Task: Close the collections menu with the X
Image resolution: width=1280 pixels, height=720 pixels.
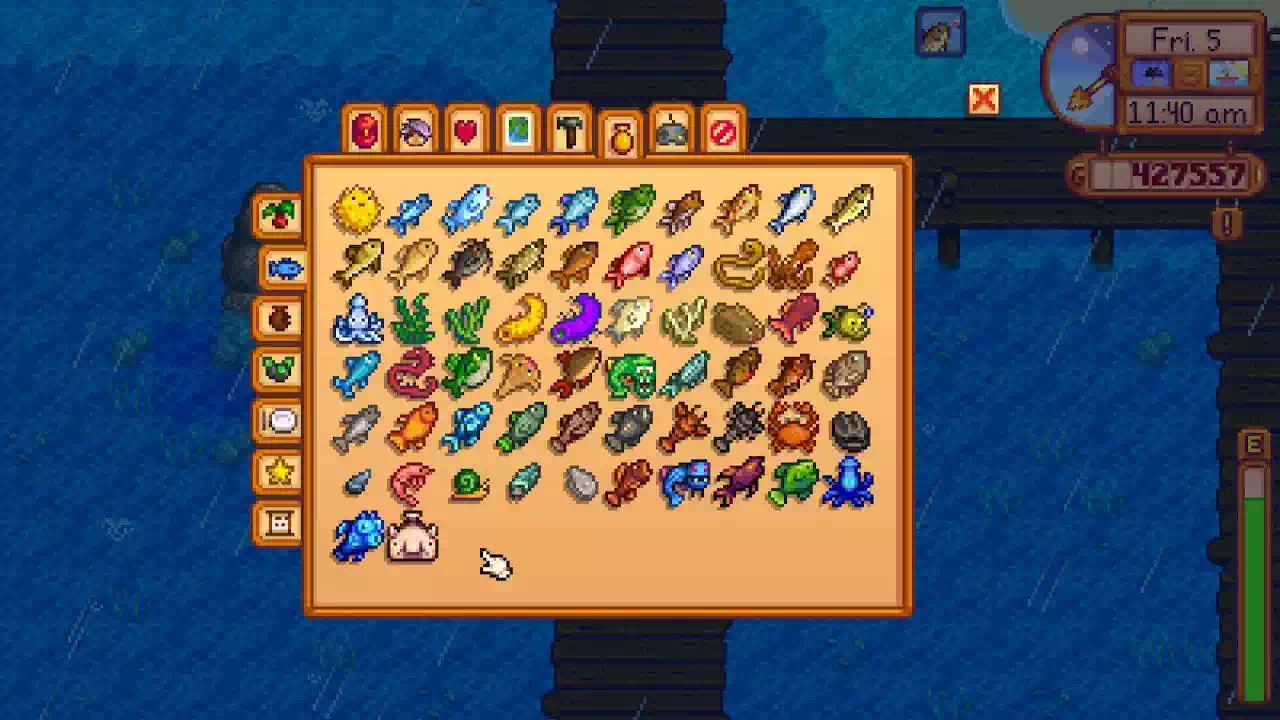Action: coord(984,99)
